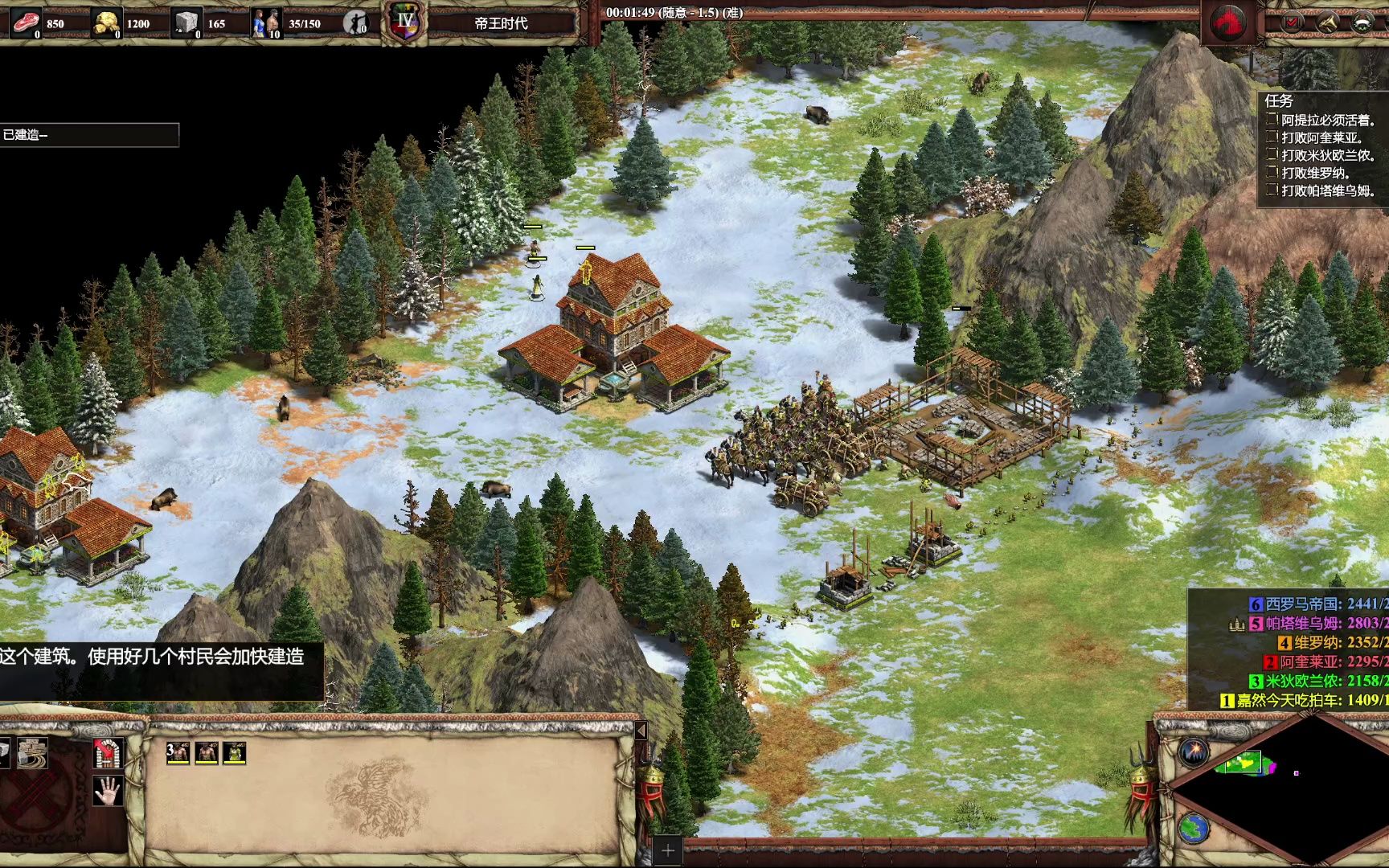The image size is (1389, 868).
Task: Open the laurel wreath icon in top bar
Action: click(1362, 23)
